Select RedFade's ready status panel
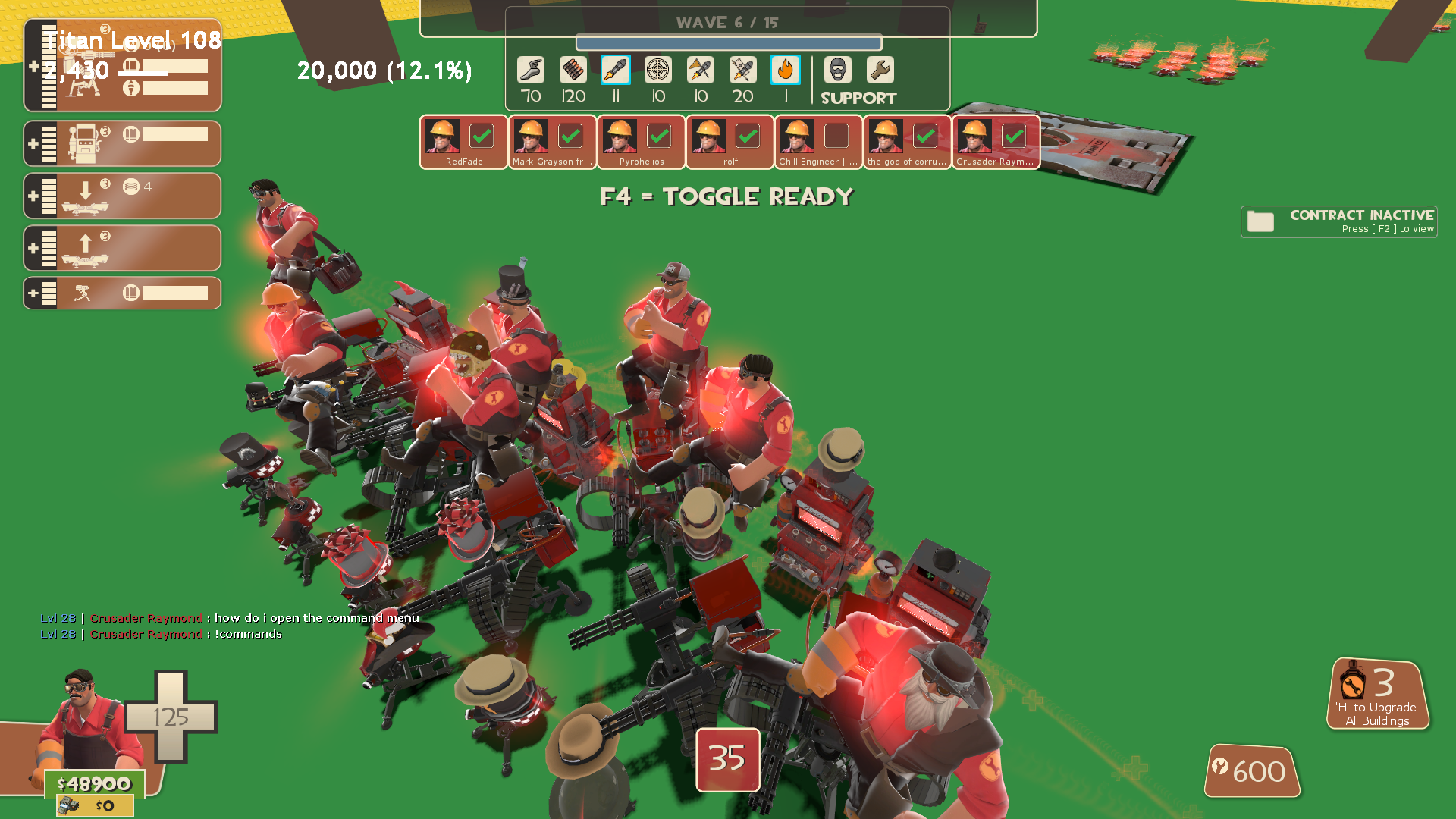Image resolution: width=1456 pixels, height=819 pixels. pos(463,142)
